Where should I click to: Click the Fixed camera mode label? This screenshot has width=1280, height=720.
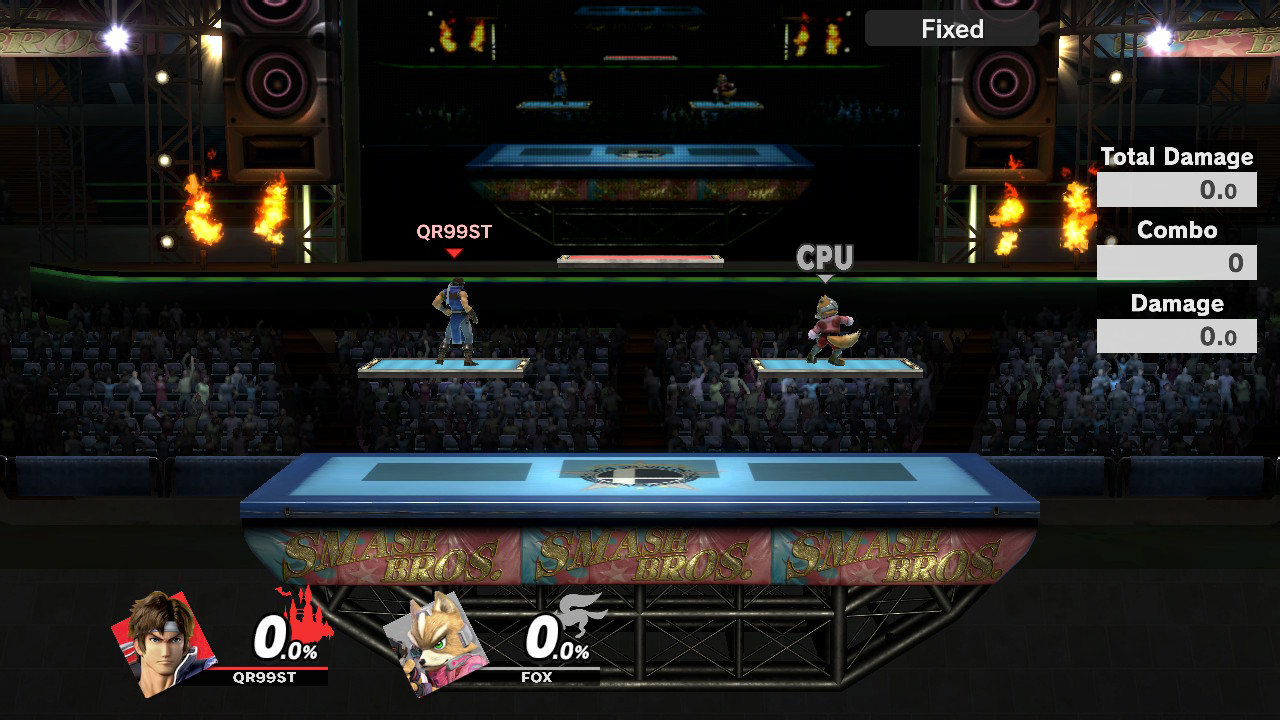(951, 29)
